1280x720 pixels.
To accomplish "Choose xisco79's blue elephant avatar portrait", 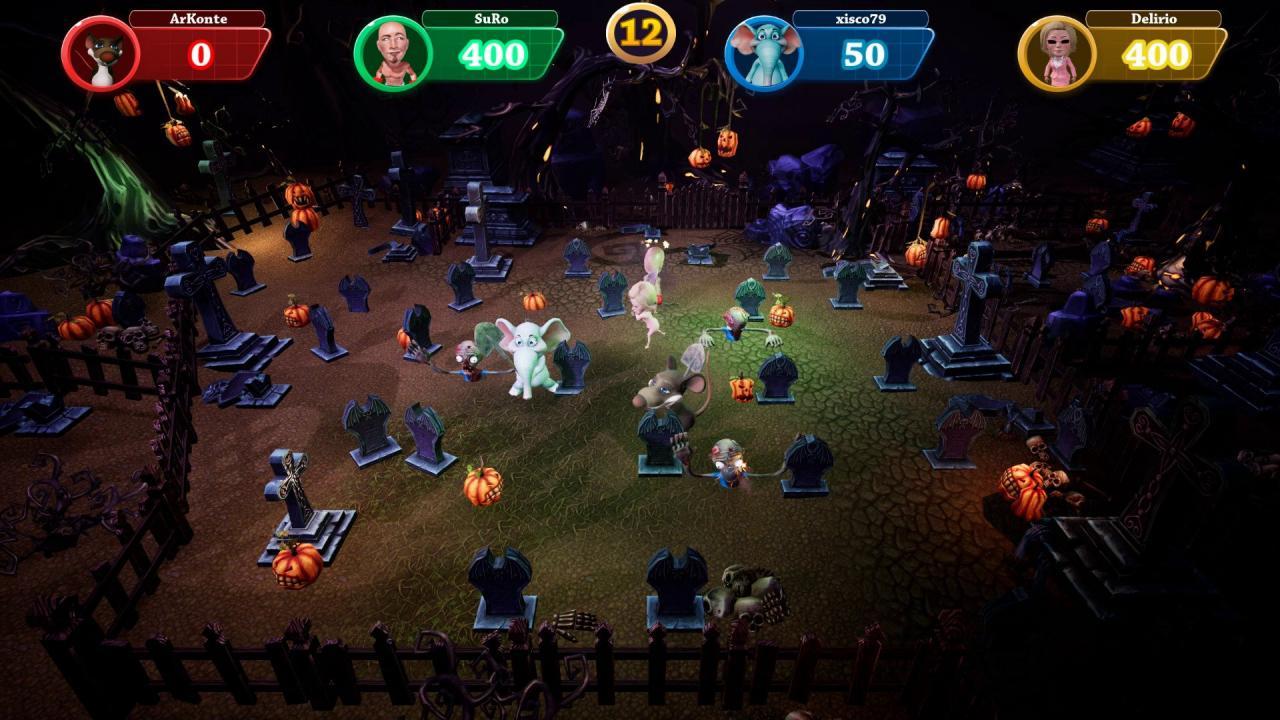I will [763, 53].
